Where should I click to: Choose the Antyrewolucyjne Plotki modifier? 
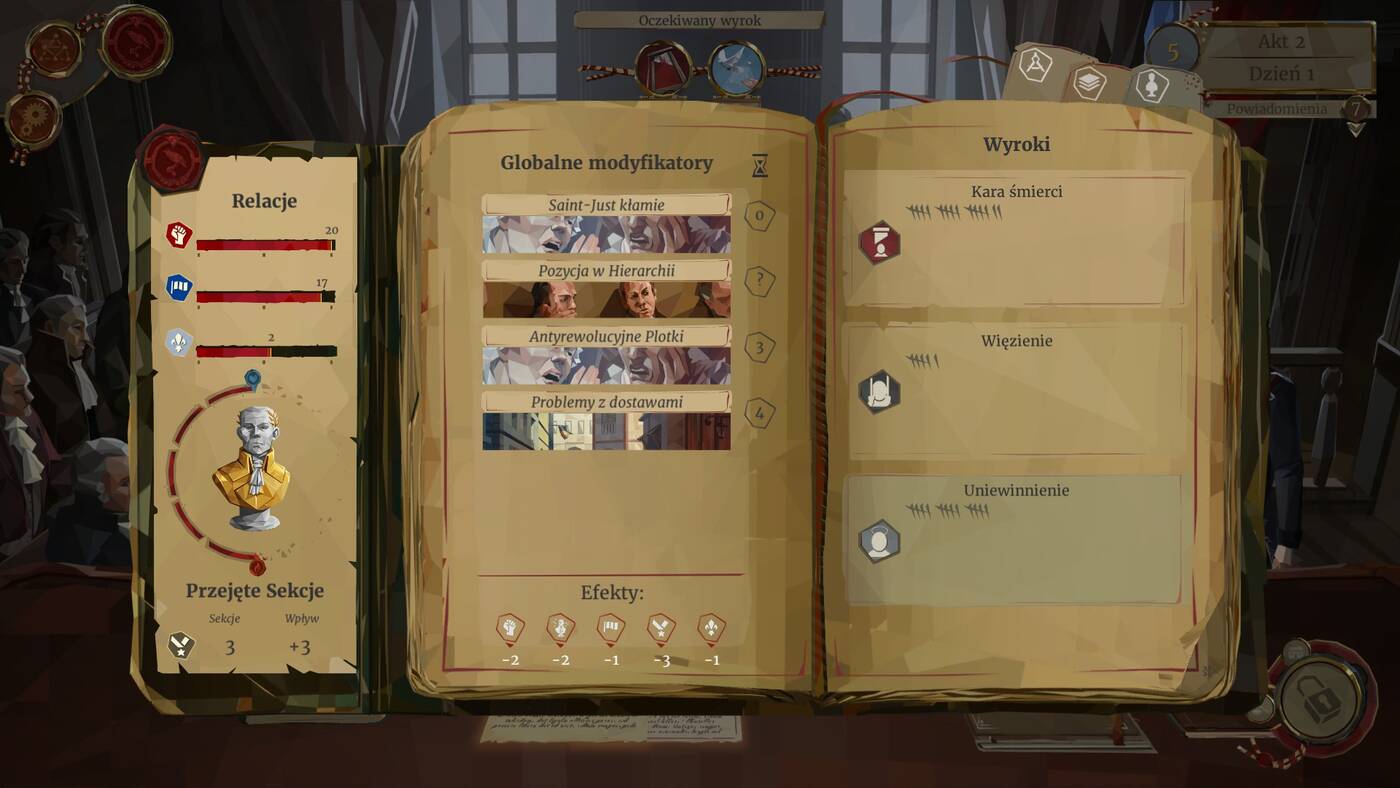[606, 355]
